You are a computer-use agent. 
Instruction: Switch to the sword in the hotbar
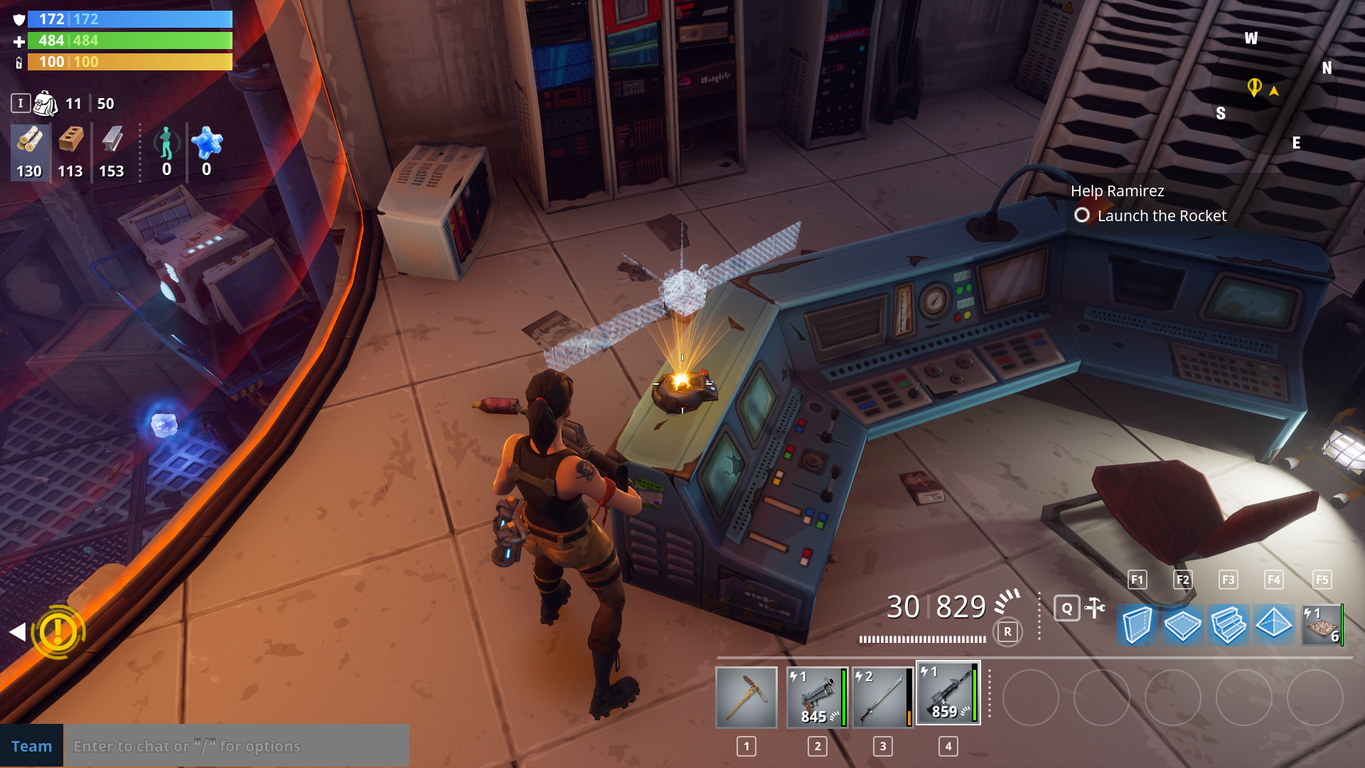(882, 697)
